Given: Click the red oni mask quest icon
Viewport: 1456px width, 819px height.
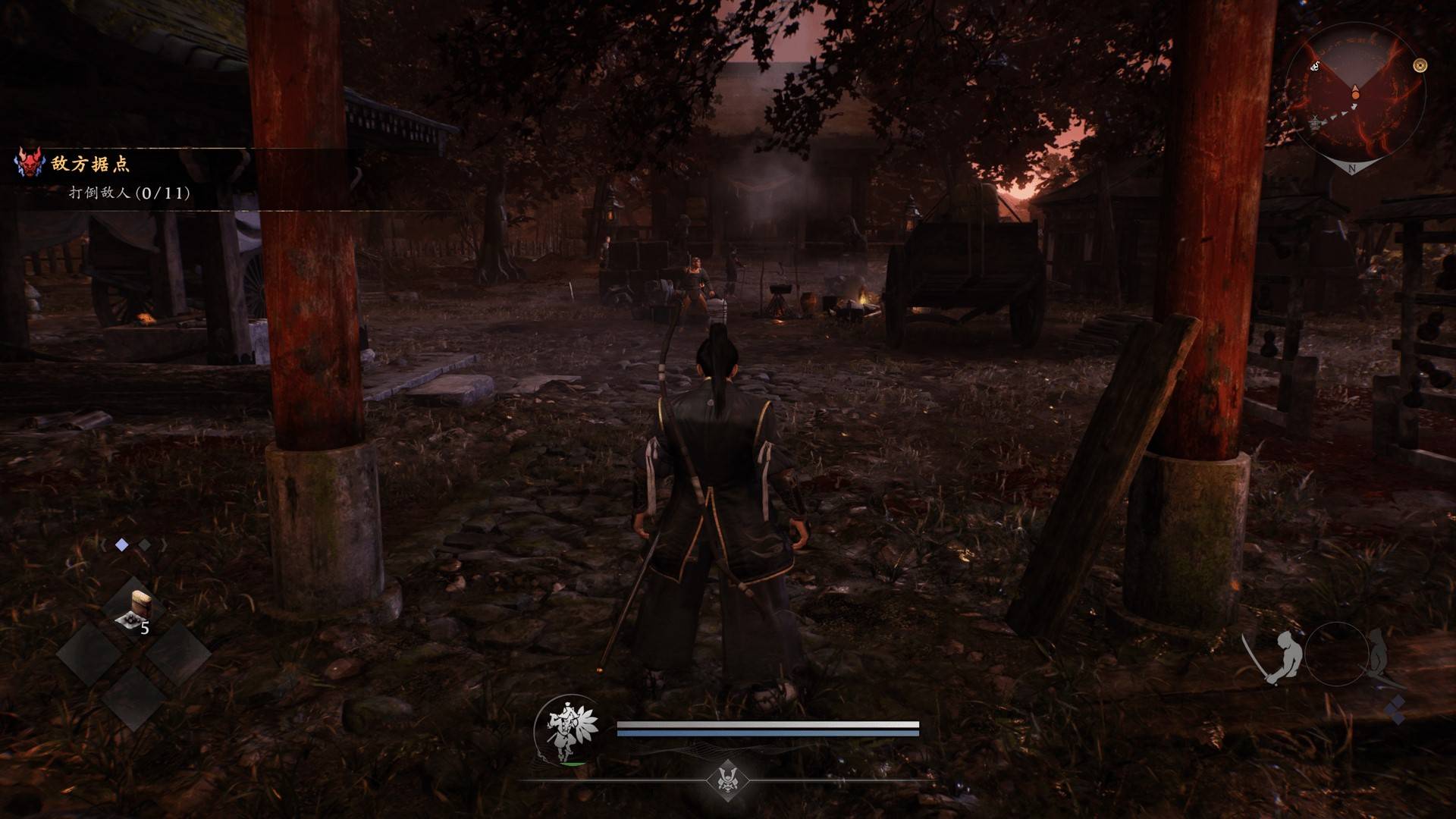Looking at the screenshot, I should 30,163.
